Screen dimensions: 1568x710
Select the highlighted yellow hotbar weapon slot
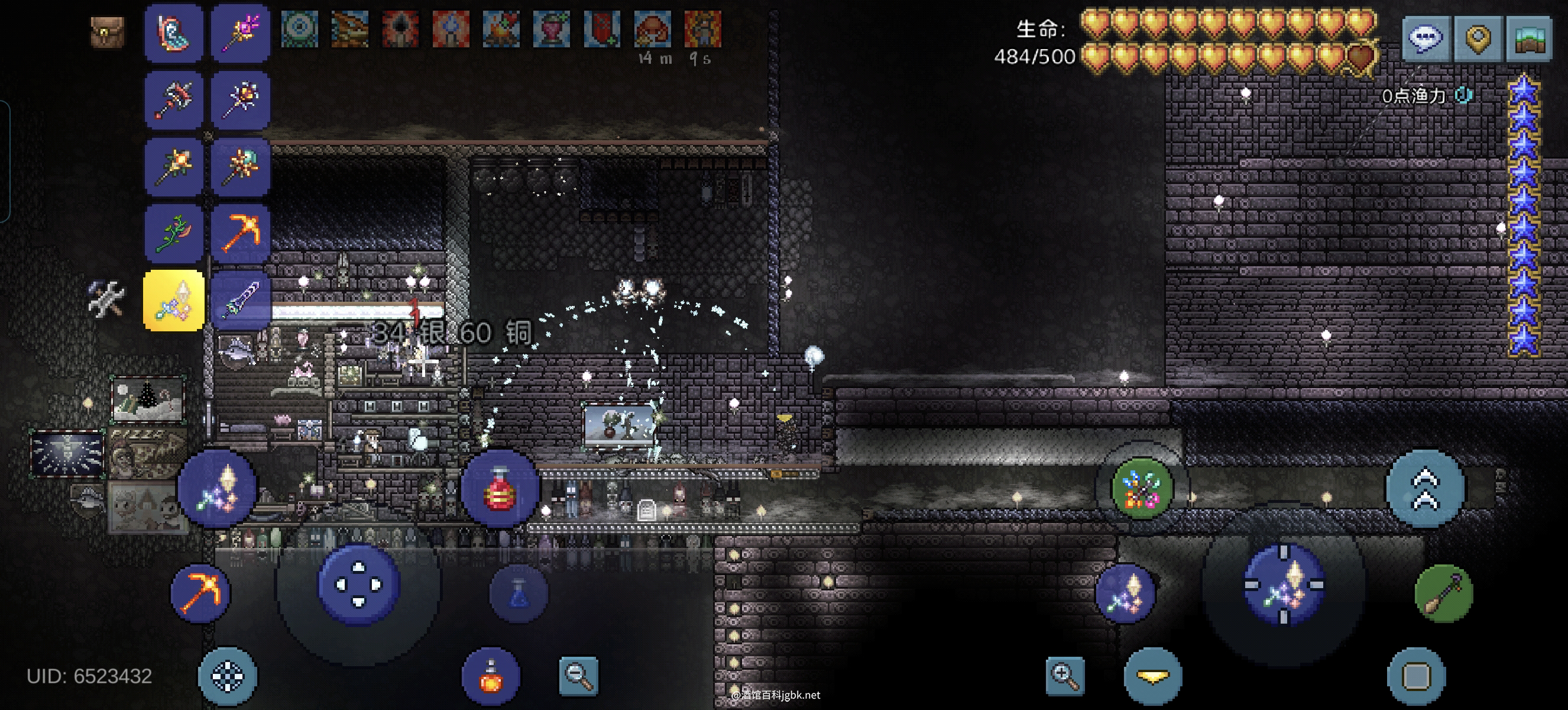tap(174, 300)
